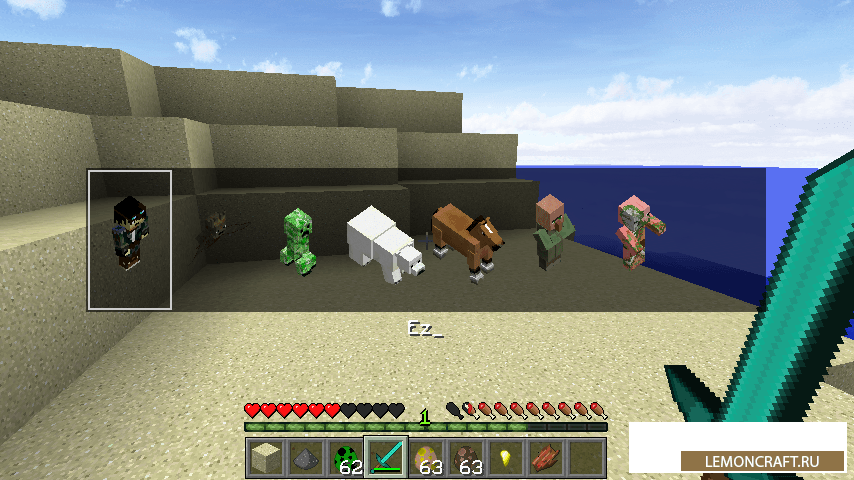854x480 pixels.
Task: Select the brown horse morph
Action: 467,237
